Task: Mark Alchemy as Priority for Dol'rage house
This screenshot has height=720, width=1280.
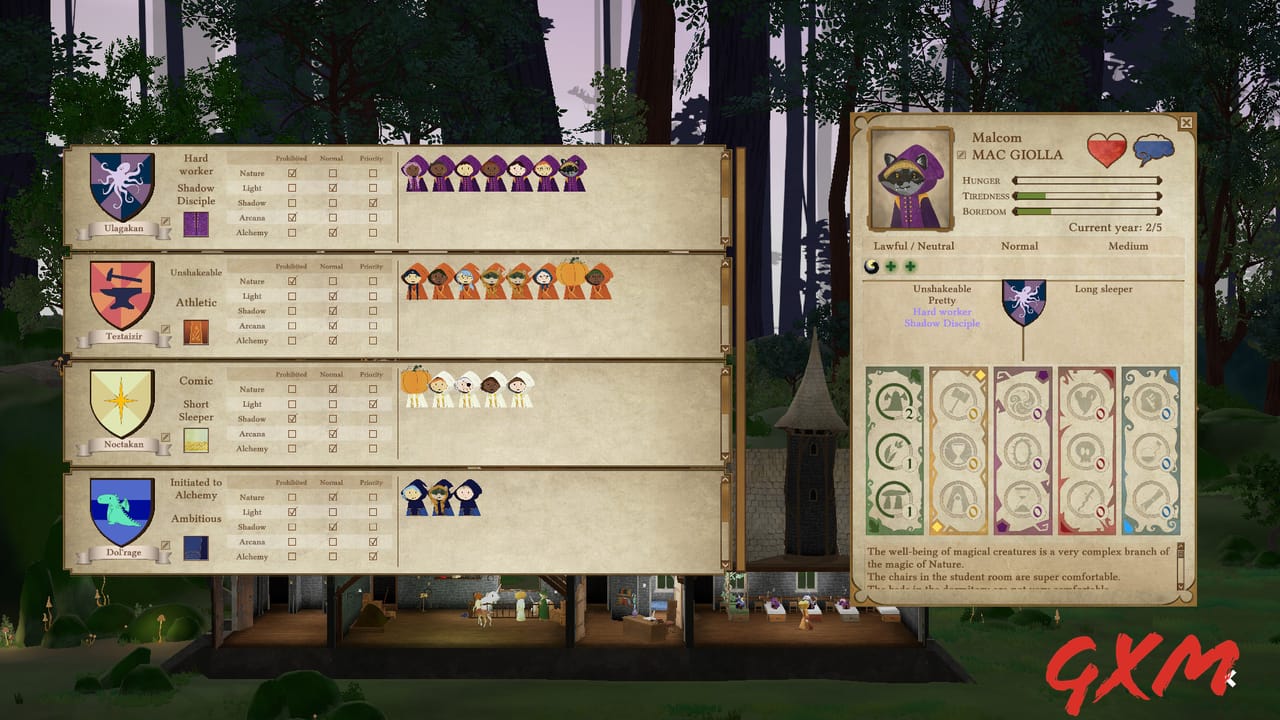Action: click(373, 557)
